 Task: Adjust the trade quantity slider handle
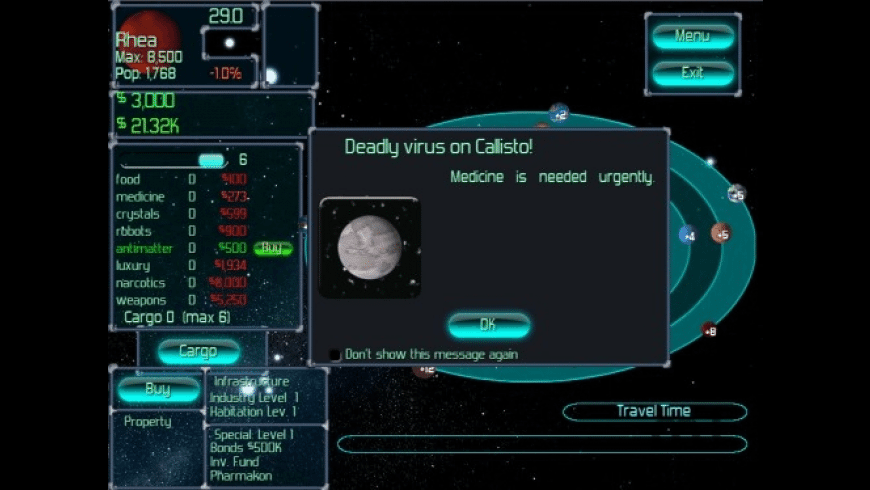tap(211, 160)
